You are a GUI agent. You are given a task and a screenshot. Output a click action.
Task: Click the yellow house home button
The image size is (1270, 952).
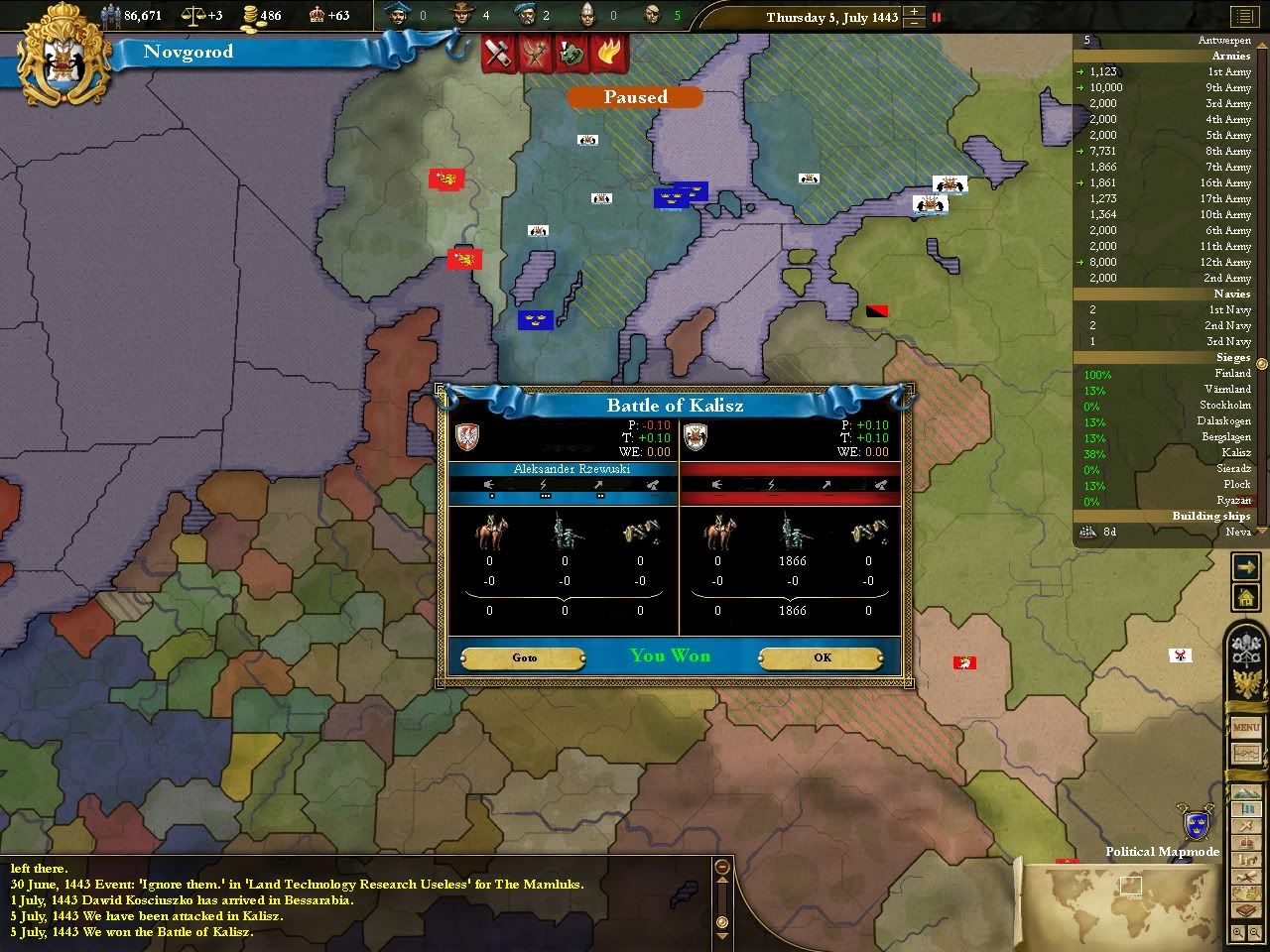pos(1245,597)
